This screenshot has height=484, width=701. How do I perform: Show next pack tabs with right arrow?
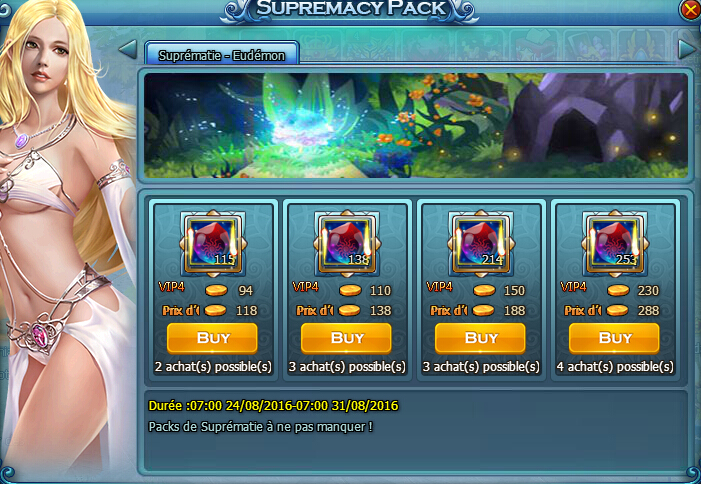click(x=686, y=49)
